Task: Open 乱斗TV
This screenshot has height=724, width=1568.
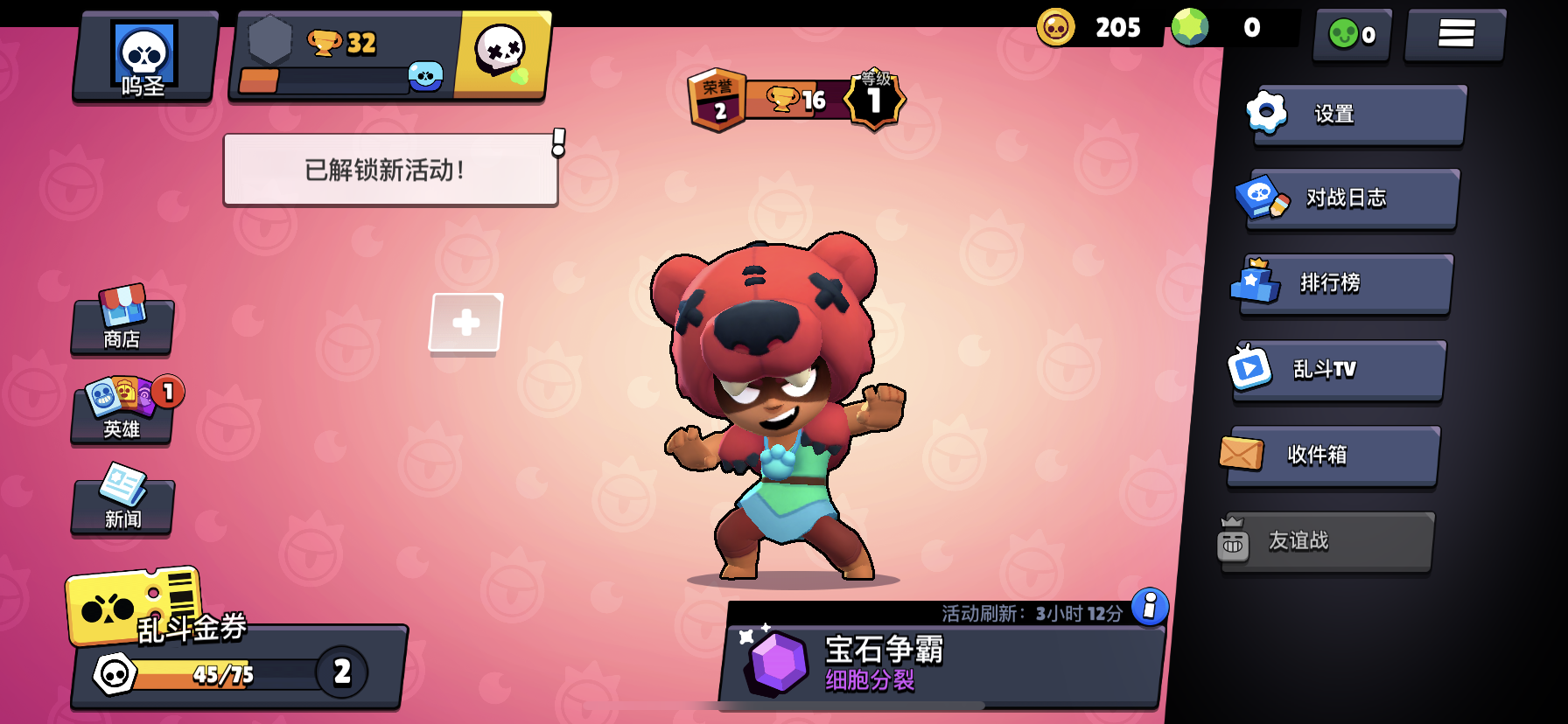Action: (1339, 370)
